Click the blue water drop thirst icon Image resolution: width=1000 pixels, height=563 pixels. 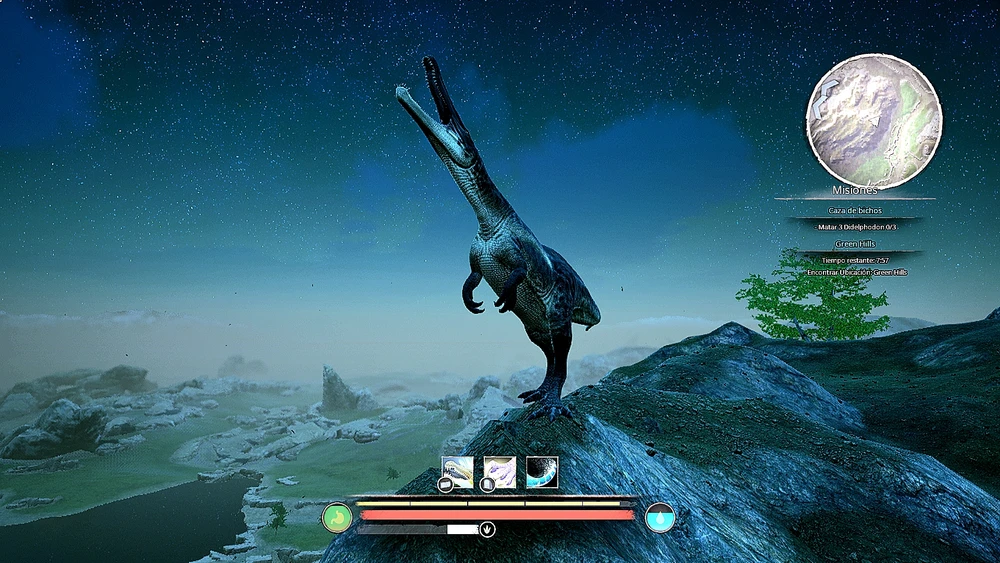coord(660,518)
